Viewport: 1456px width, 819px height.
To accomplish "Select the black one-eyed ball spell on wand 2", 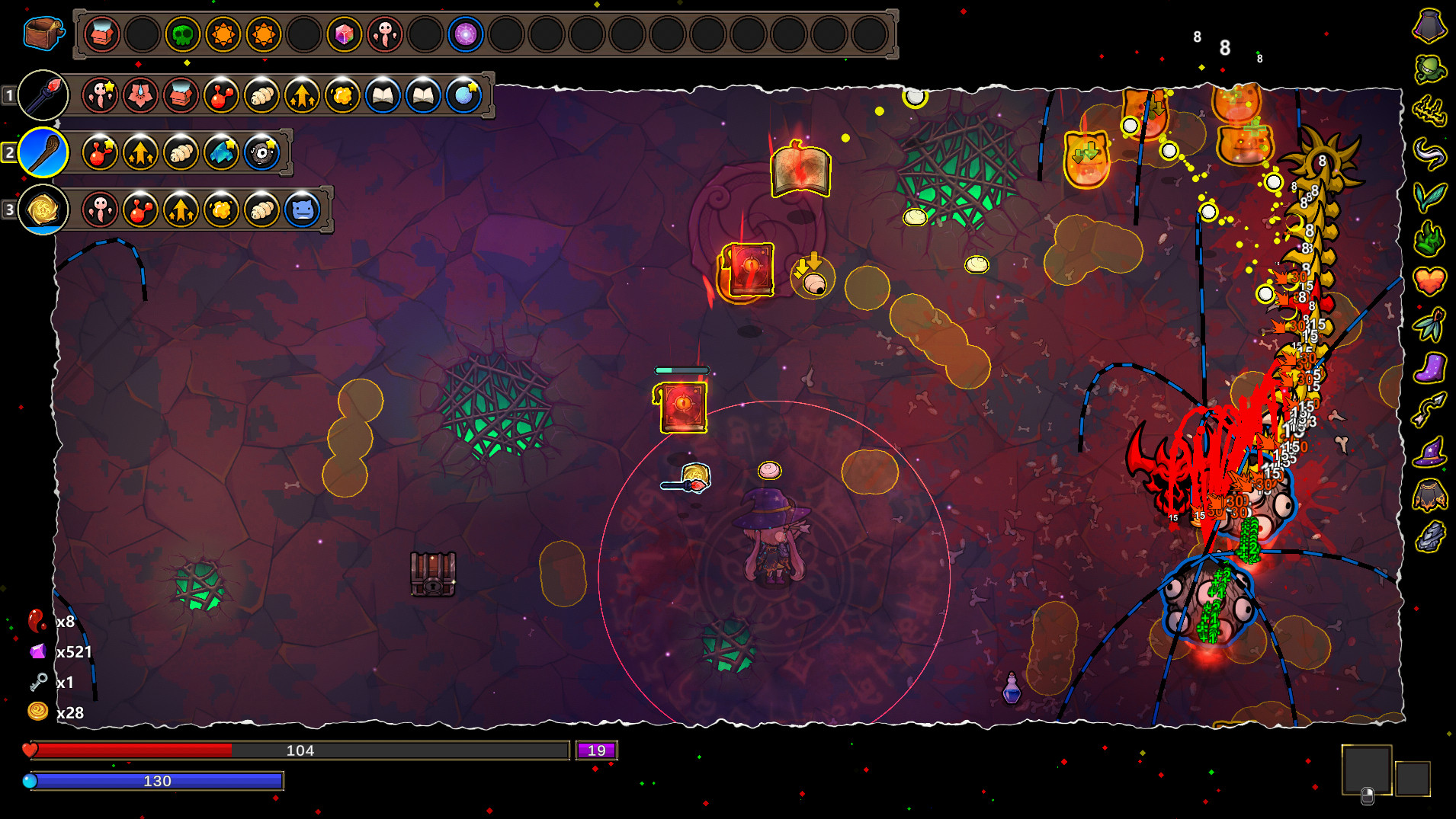I will (261, 152).
